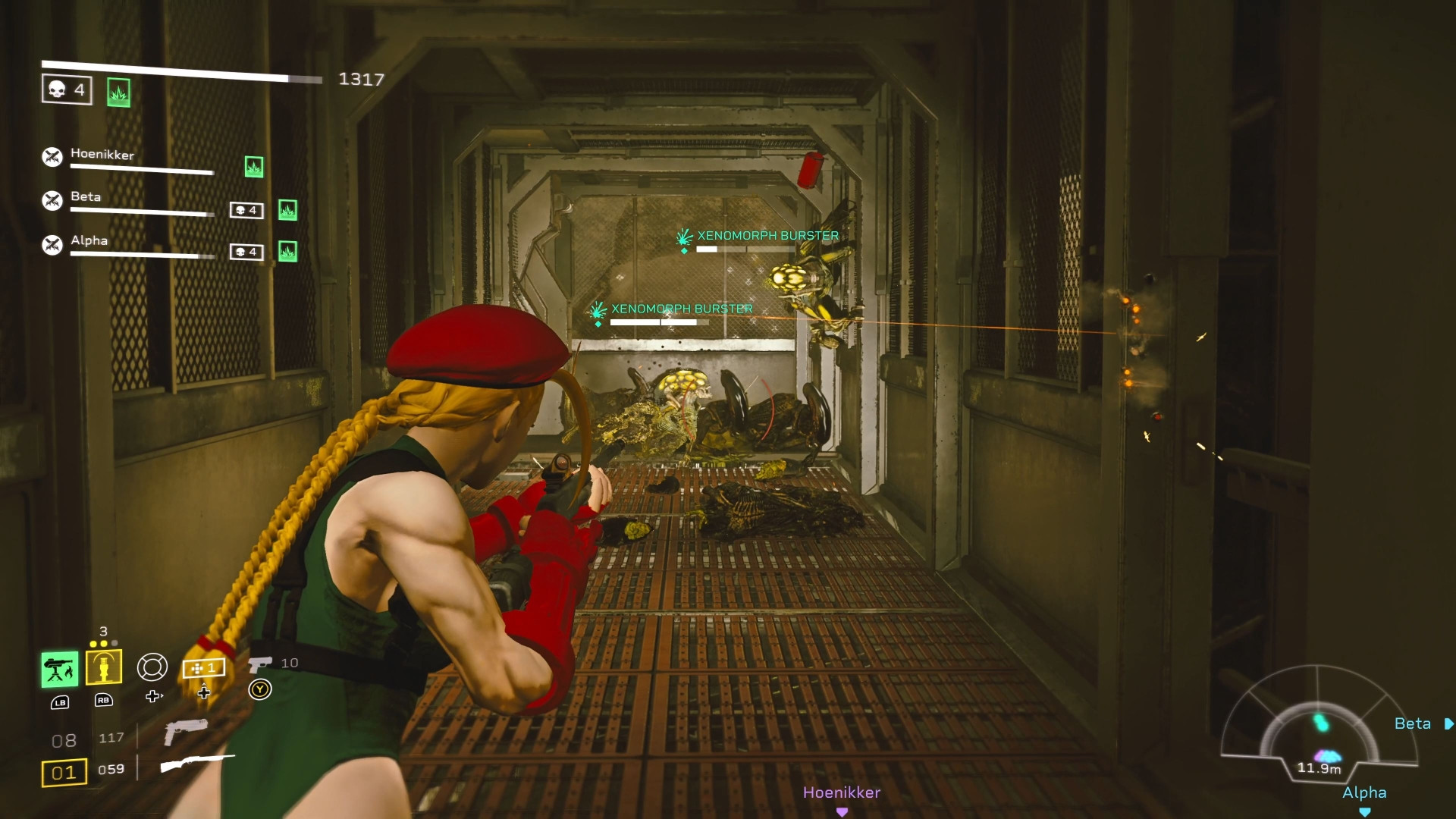The height and width of the screenshot is (819, 1456).
Task: Click Alpha's kill count badge showing 4
Action: point(246,251)
